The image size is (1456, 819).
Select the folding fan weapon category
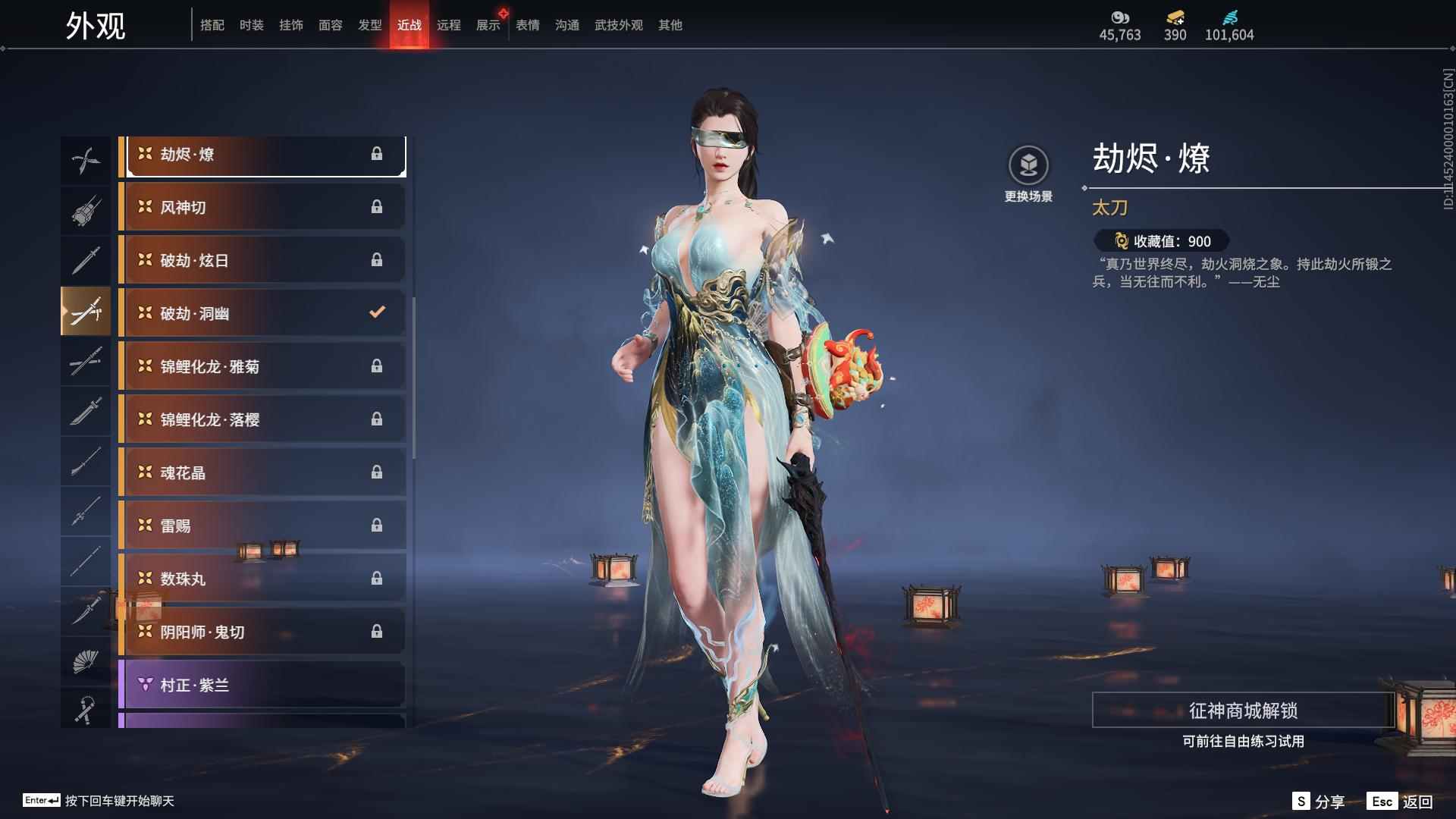coord(85,661)
